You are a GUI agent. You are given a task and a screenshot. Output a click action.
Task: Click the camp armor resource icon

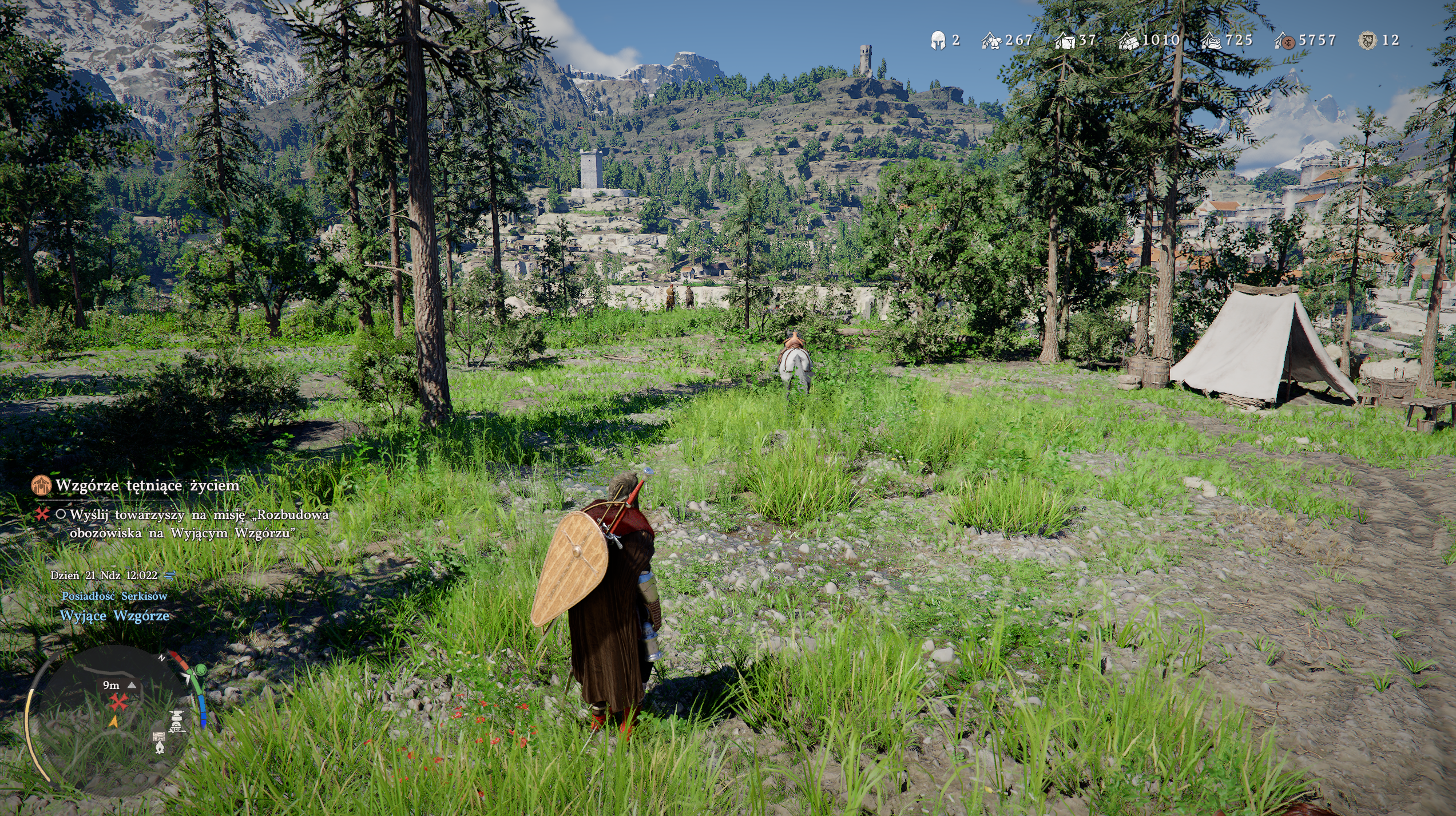pos(991,41)
